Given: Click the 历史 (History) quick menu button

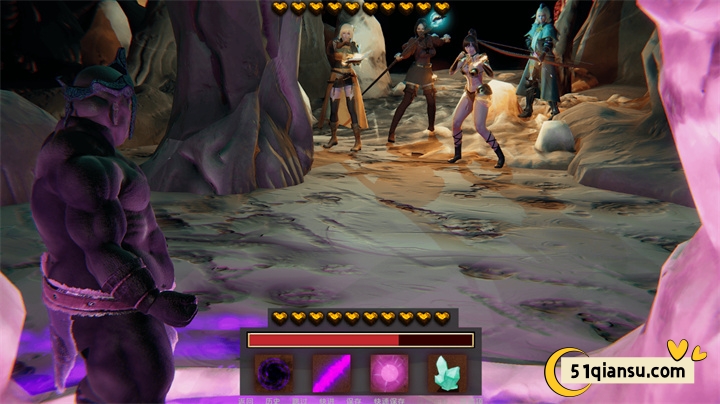Looking at the screenshot, I should pyautogui.click(x=273, y=399).
